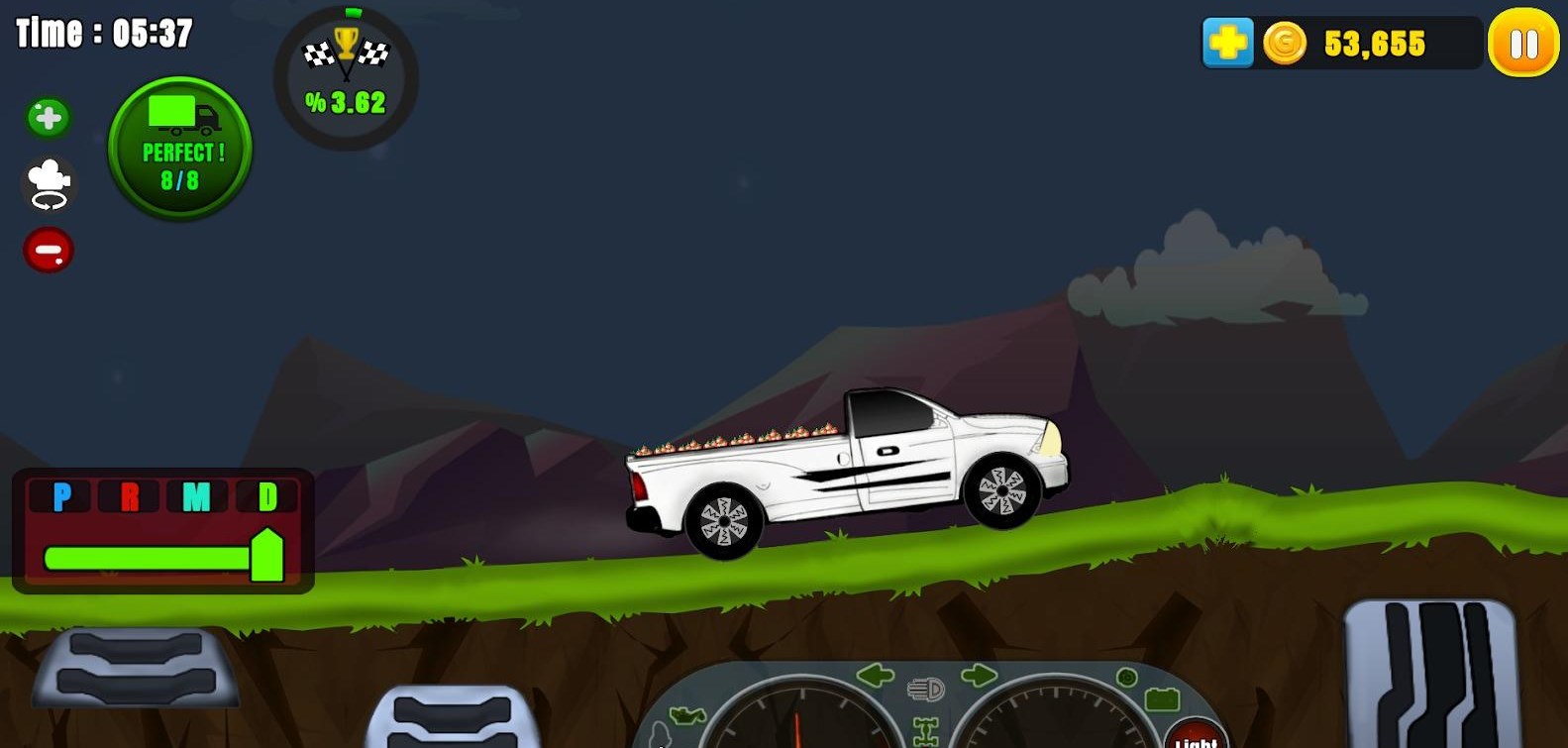Screen dimensions: 1568x748
Task: Enable the right turn signal arrow
Action: coord(978,674)
